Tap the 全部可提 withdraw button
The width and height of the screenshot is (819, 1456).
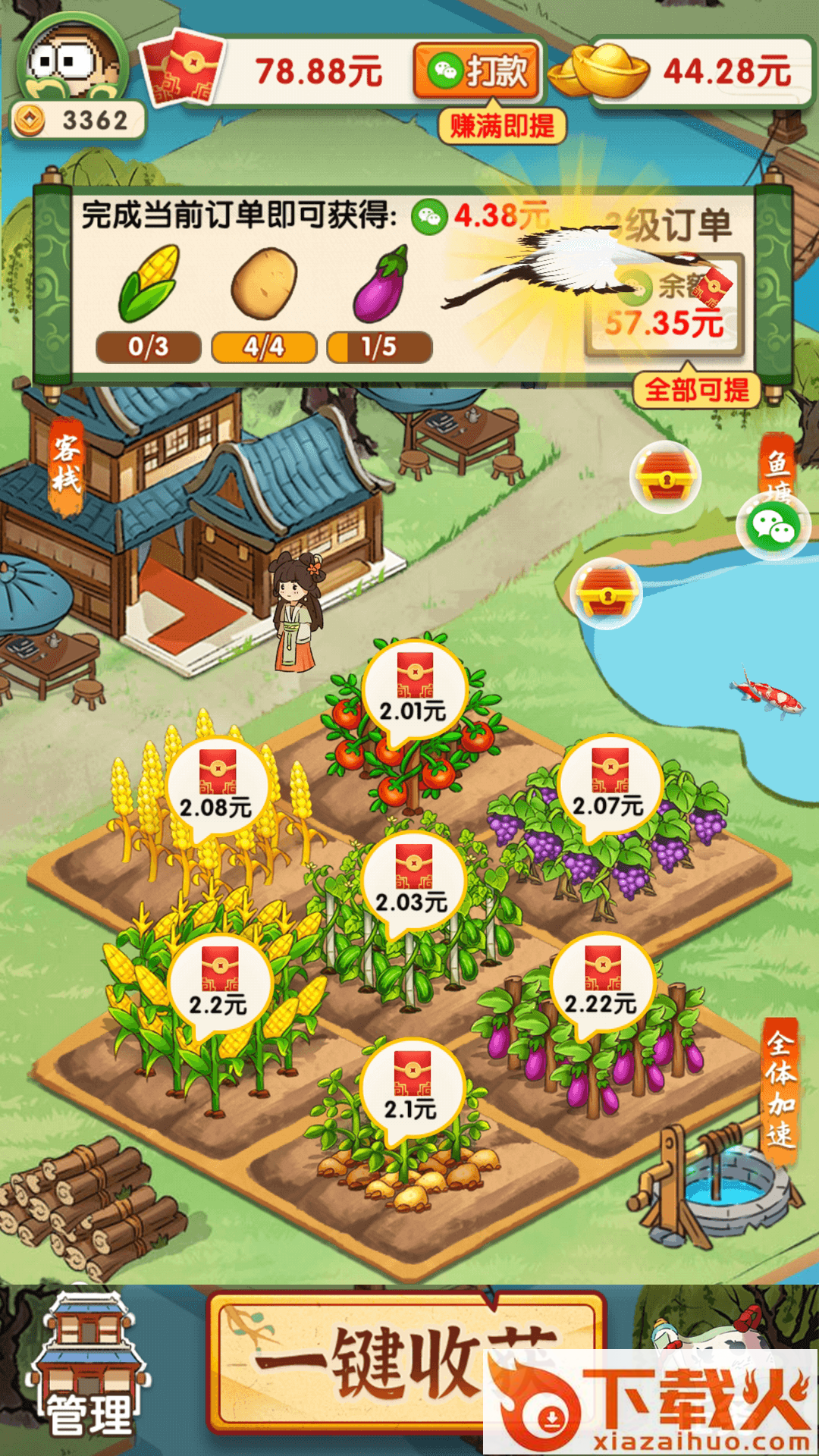(x=696, y=390)
